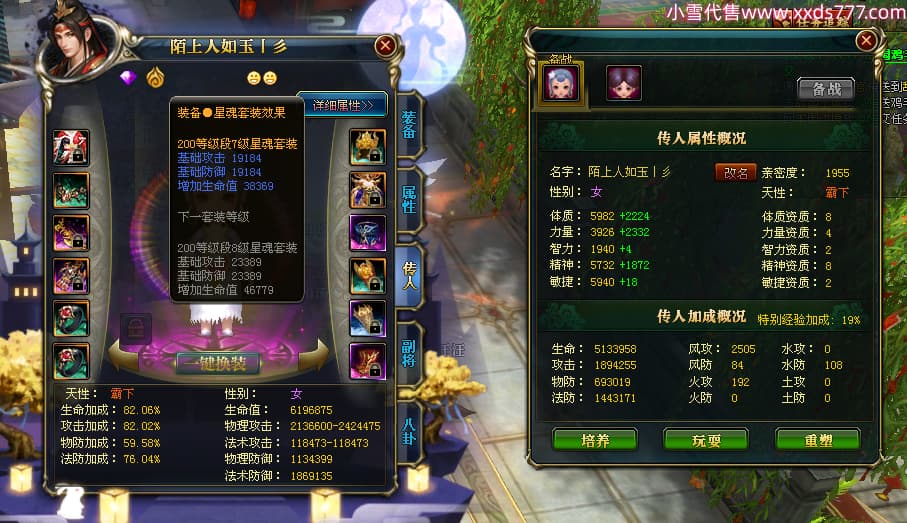Switch to the 属性 attributes tab
The width and height of the screenshot is (907, 523).
(408, 197)
